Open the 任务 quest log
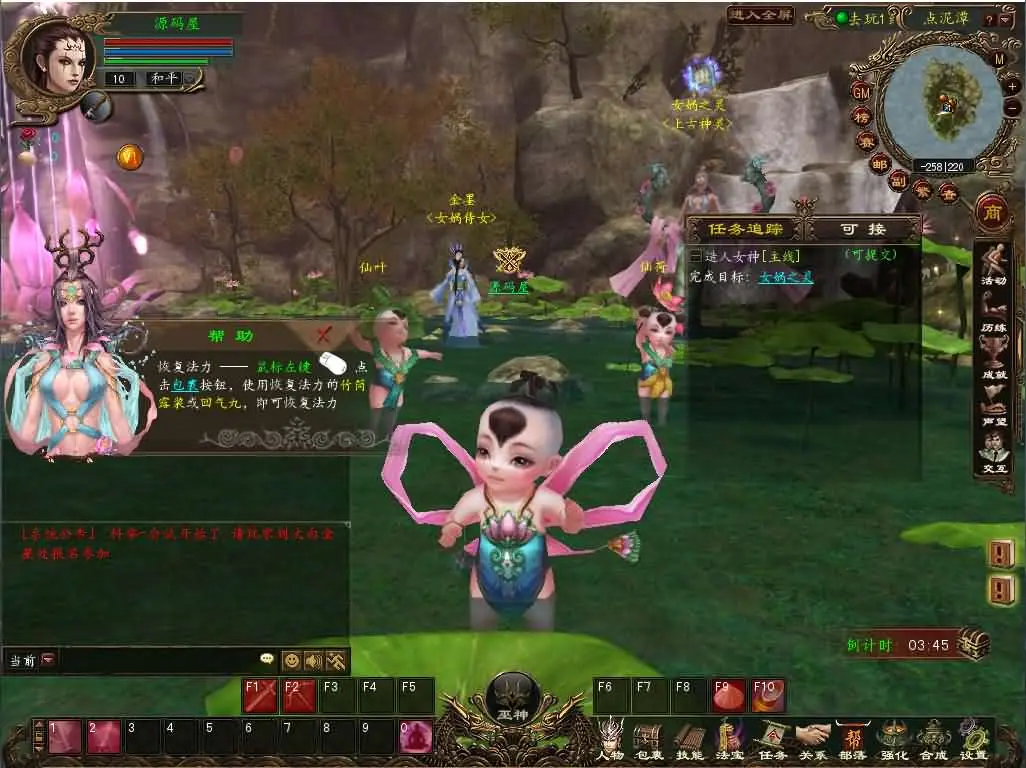Image resolution: width=1026 pixels, height=768 pixels. [772, 740]
